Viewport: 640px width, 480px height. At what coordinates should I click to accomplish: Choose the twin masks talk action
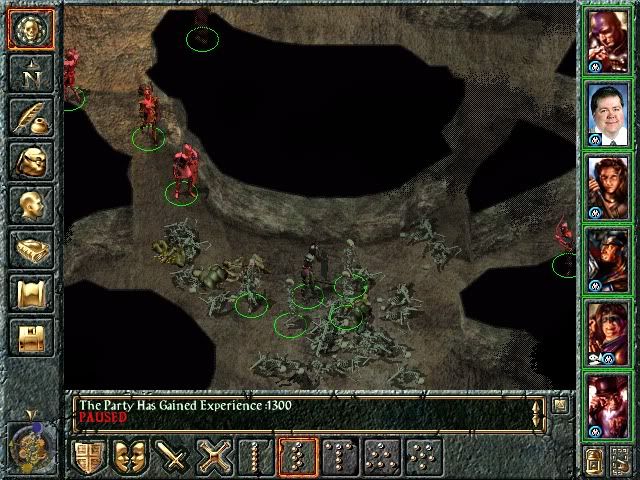tap(131, 458)
